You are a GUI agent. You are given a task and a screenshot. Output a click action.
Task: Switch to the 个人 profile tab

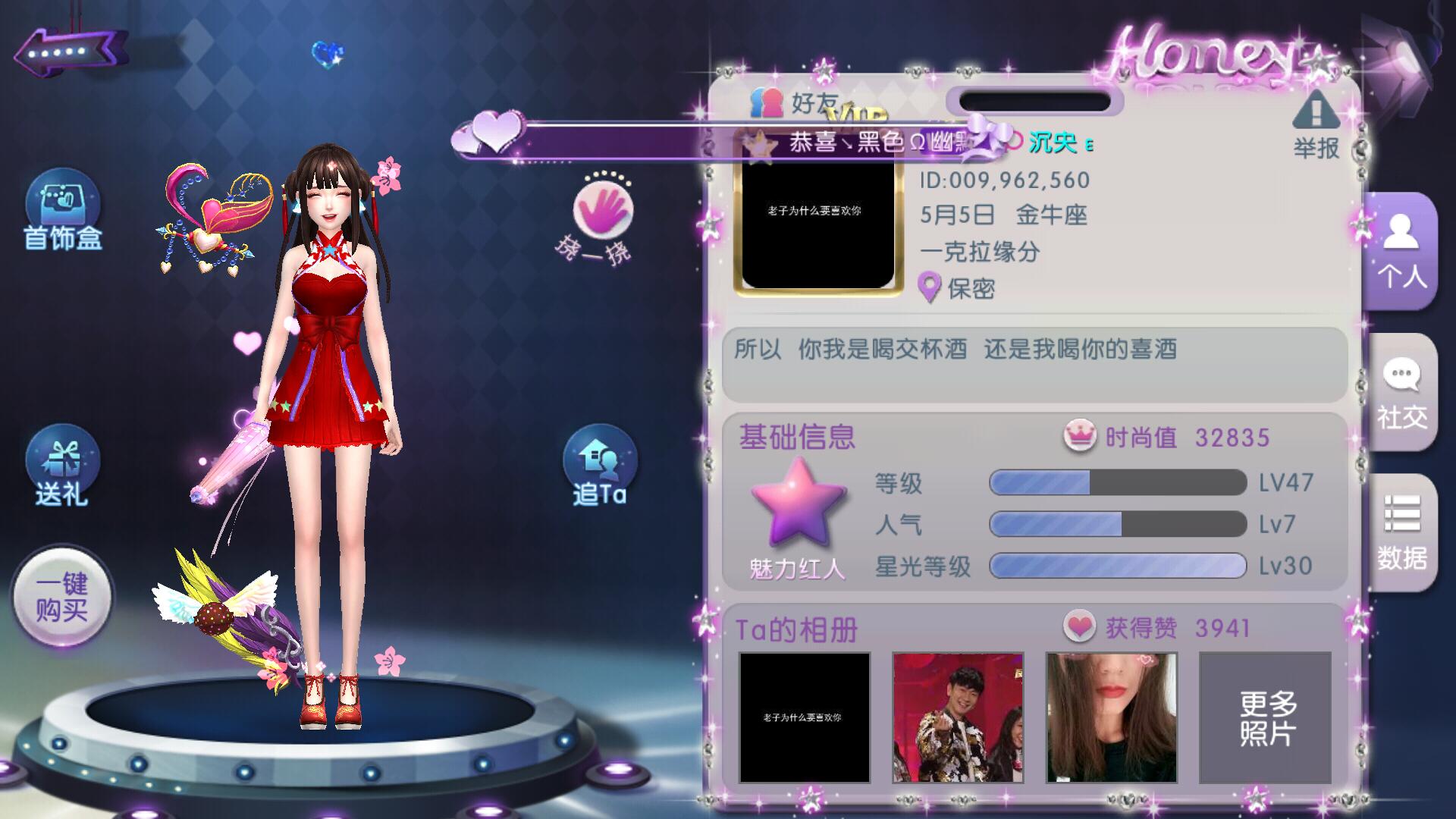point(1401,250)
